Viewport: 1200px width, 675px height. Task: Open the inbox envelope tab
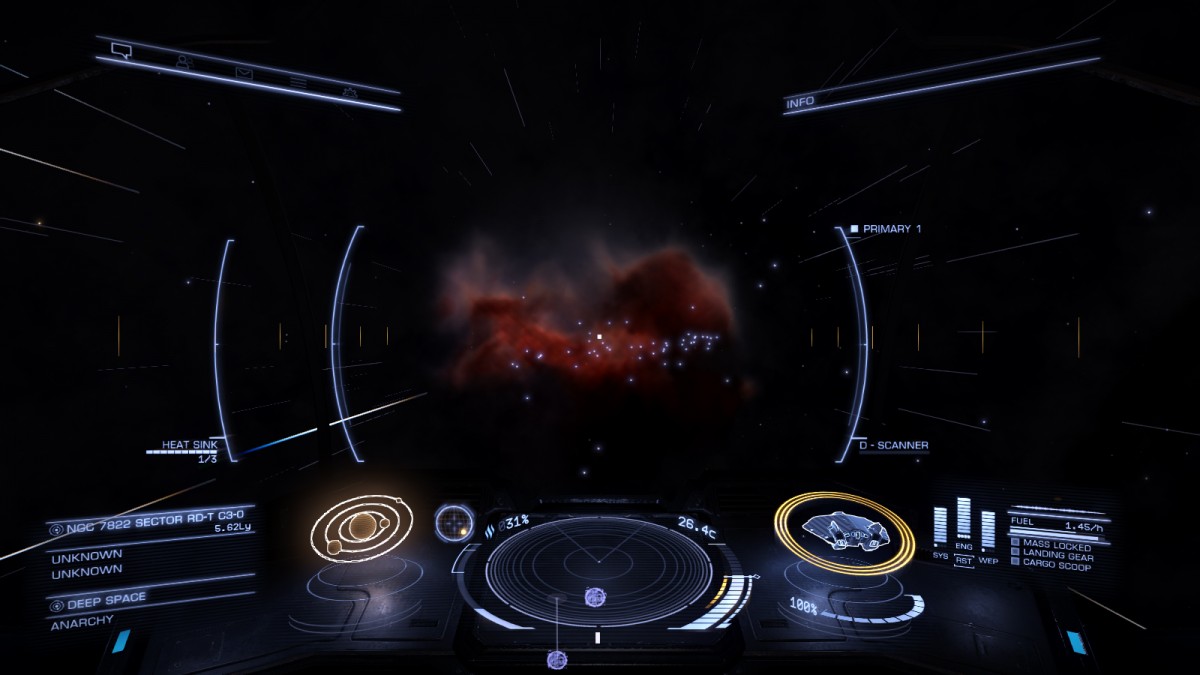(243, 72)
